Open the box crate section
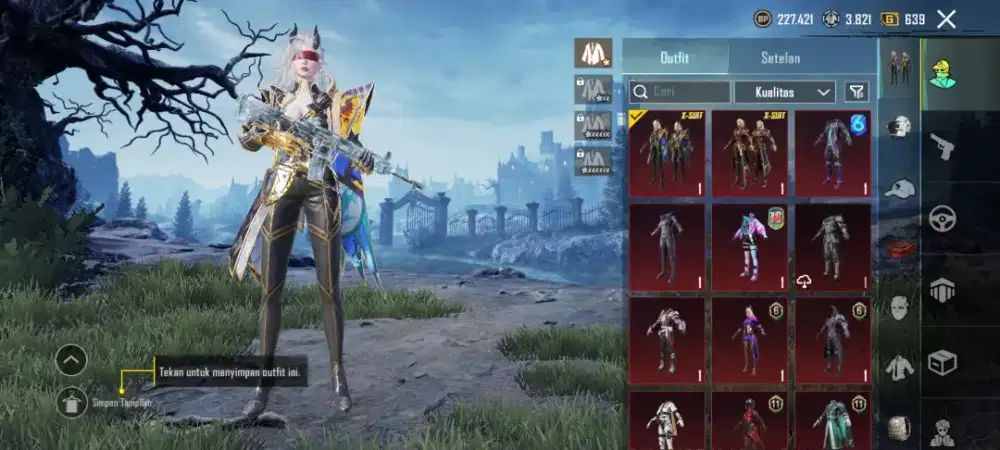 click(943, 362)
